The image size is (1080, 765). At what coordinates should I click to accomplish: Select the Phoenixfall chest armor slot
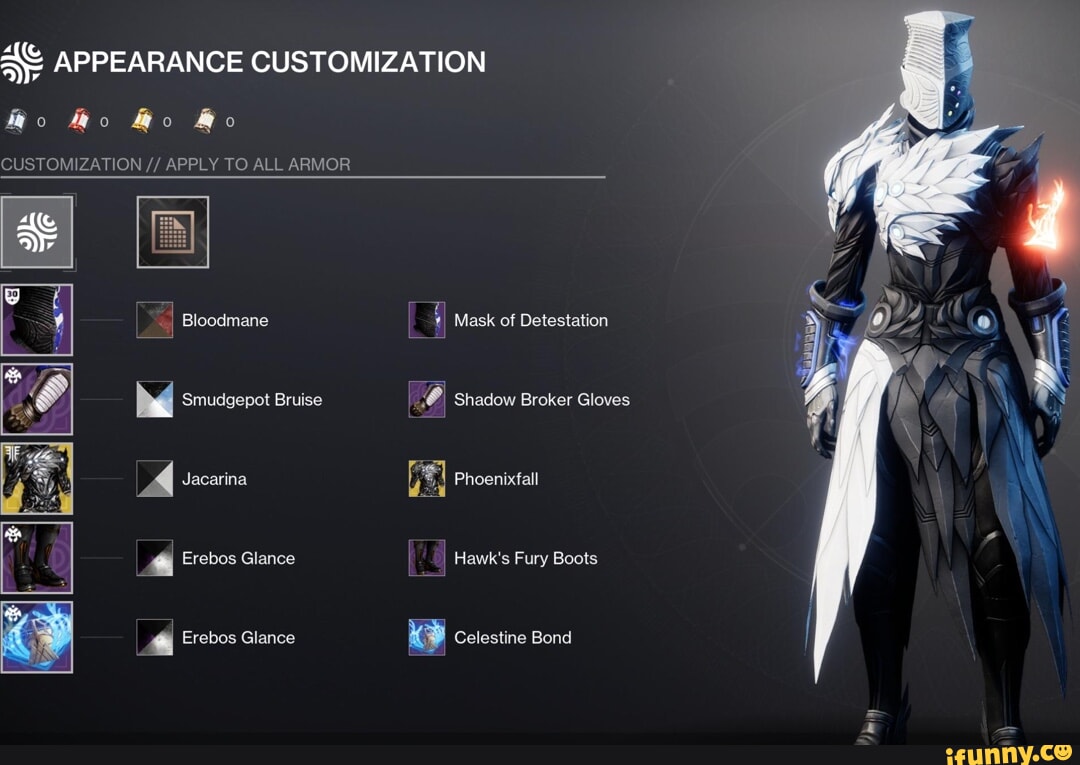(37, 478)
